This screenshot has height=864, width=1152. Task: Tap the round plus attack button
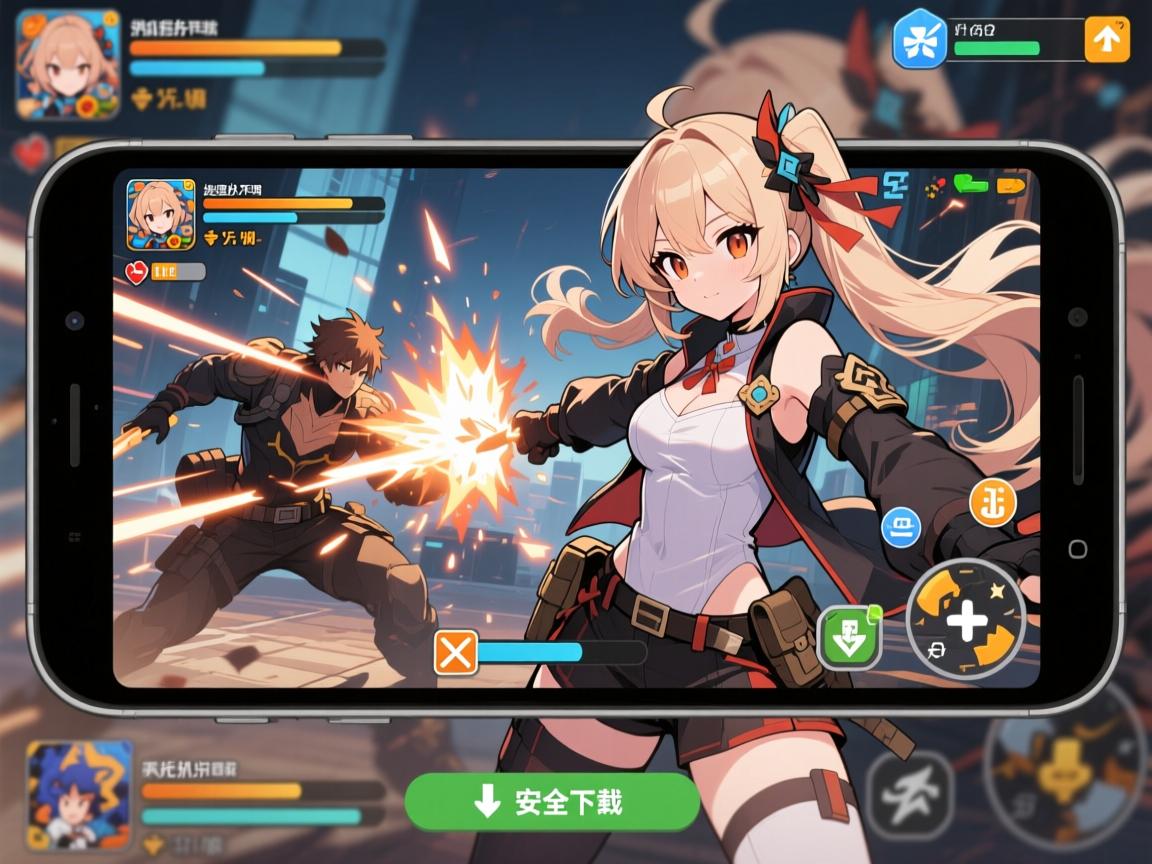(965, 621)
